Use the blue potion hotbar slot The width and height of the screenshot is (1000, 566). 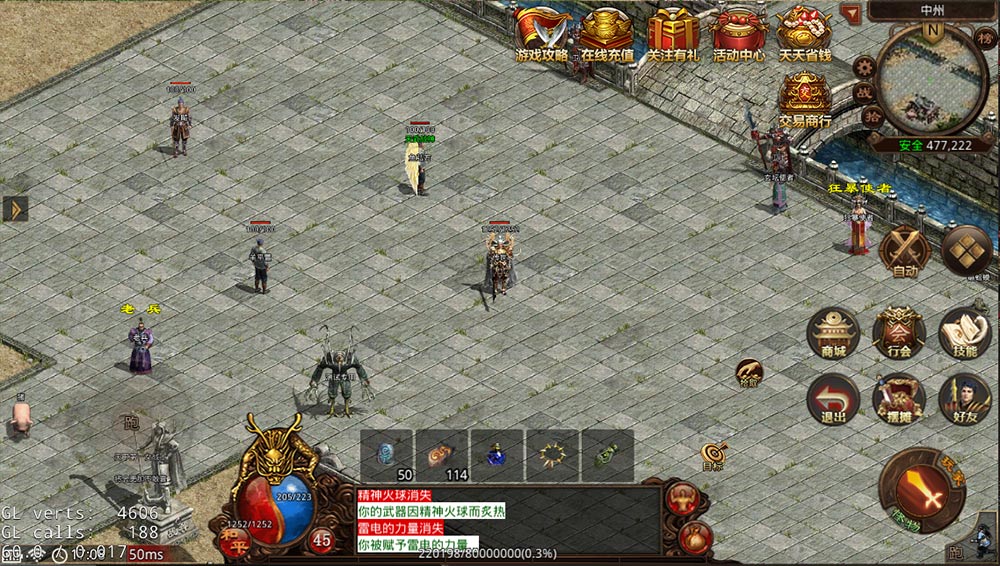[x=496, y=455]
